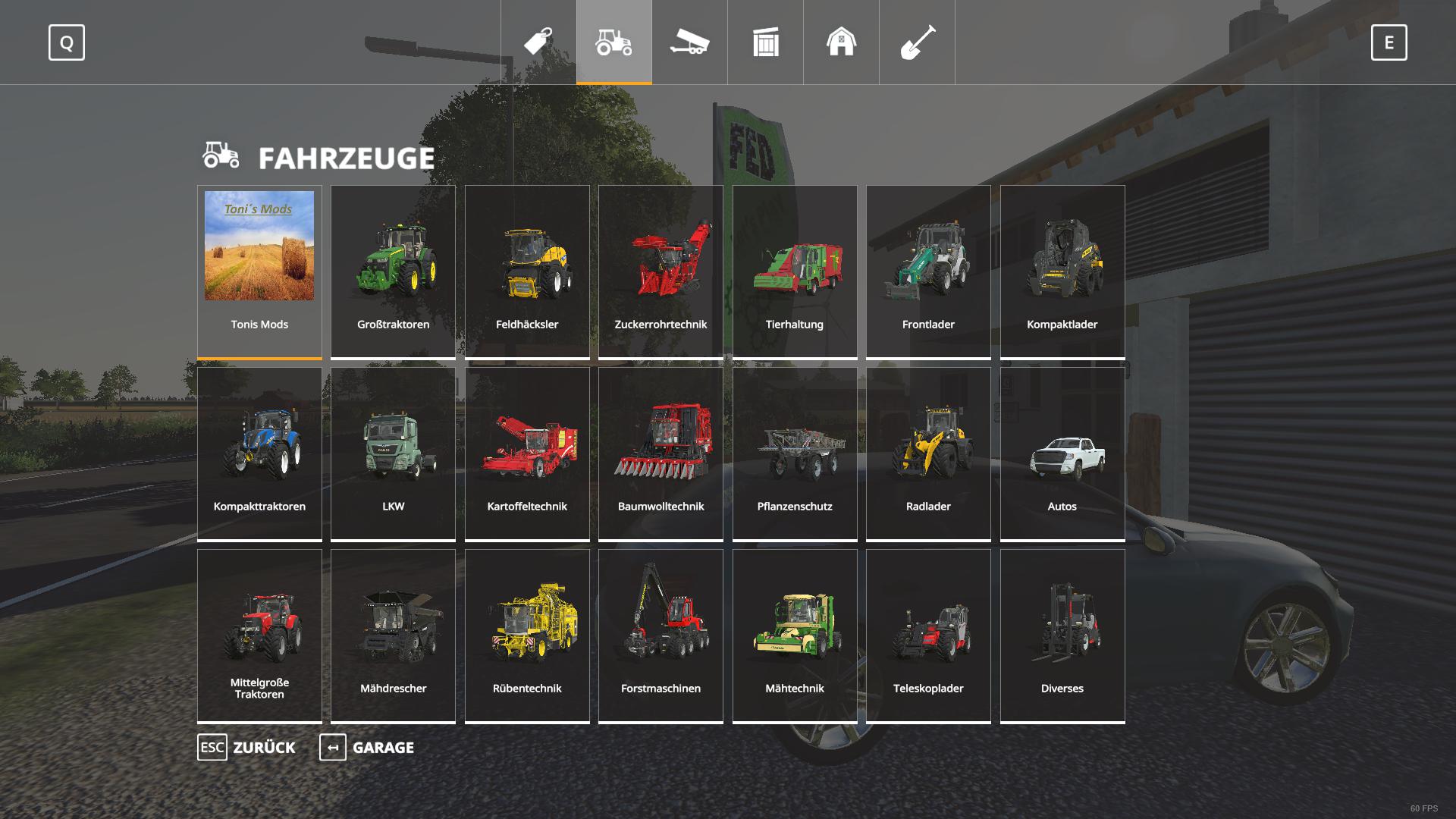Open the Tierhaltung vehicles tile

pos(795,271)
